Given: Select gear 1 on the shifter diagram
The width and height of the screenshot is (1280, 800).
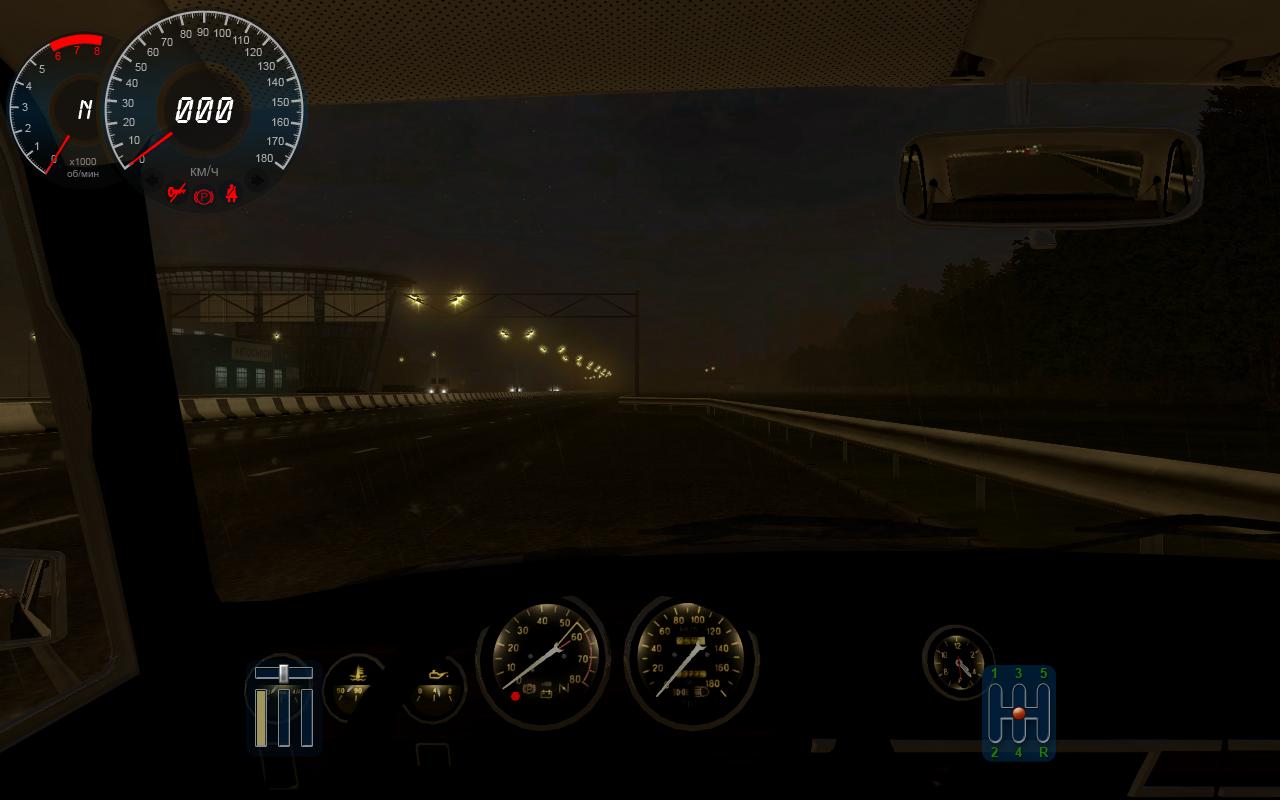Looking at the screenshot, I should [x=994, y=674].
